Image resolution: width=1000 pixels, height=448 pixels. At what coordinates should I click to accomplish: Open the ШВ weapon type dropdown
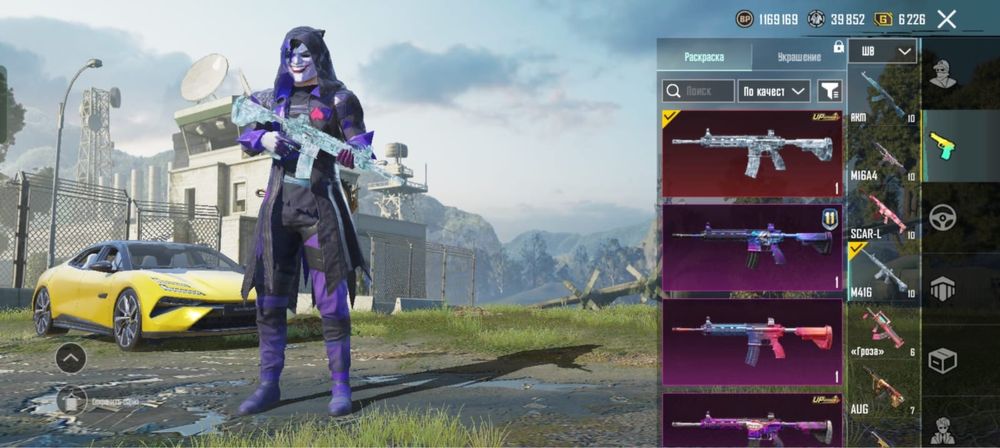(882, 52)
